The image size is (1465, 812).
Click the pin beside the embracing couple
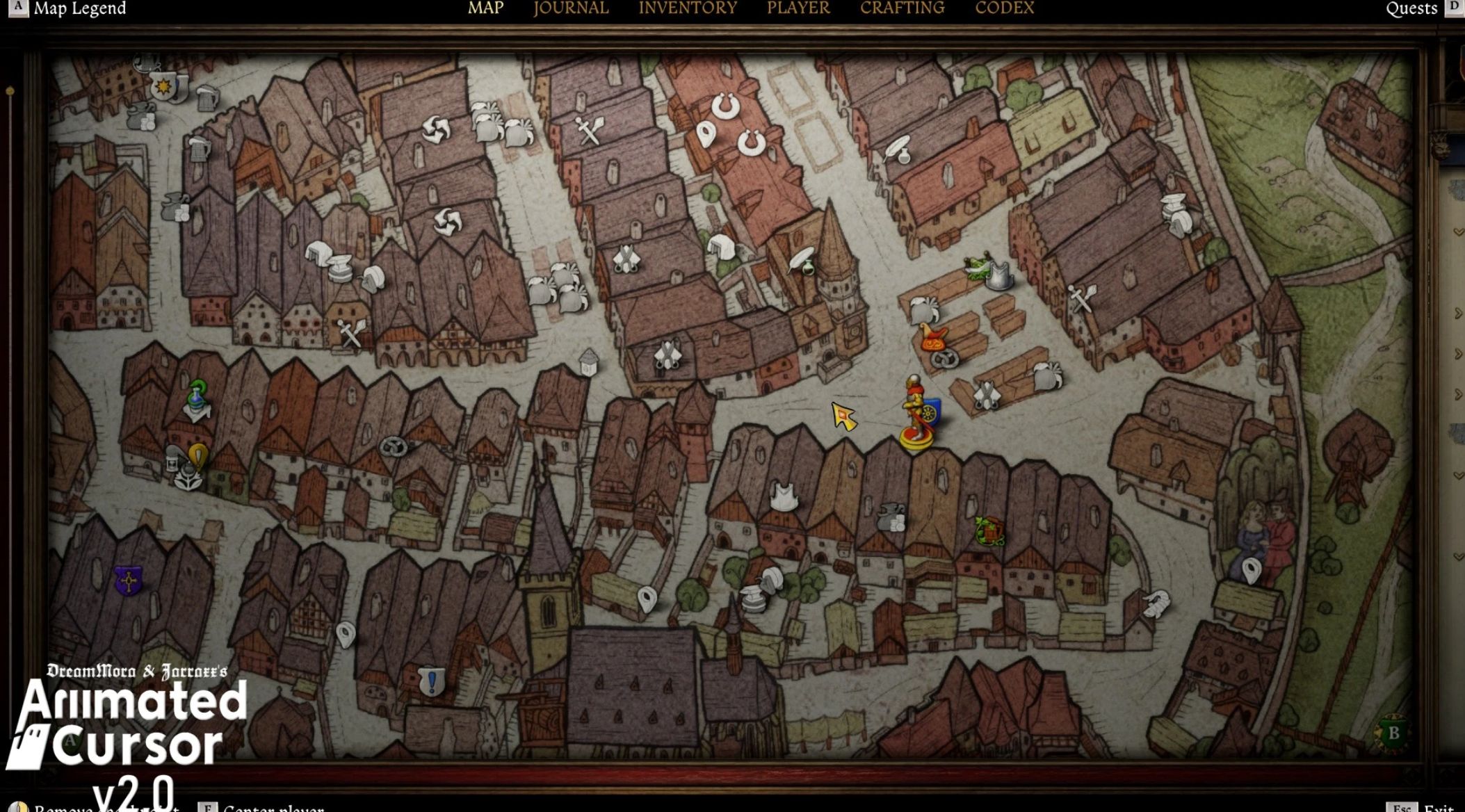(x=1251, y=571)
